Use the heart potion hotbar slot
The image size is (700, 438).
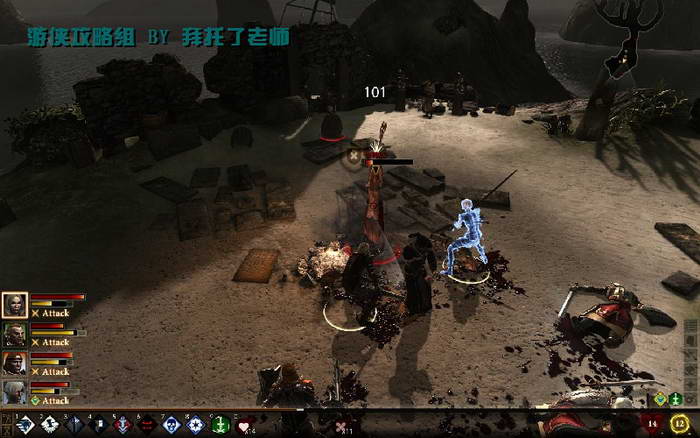pyautogui.click(x=244, y=425)
